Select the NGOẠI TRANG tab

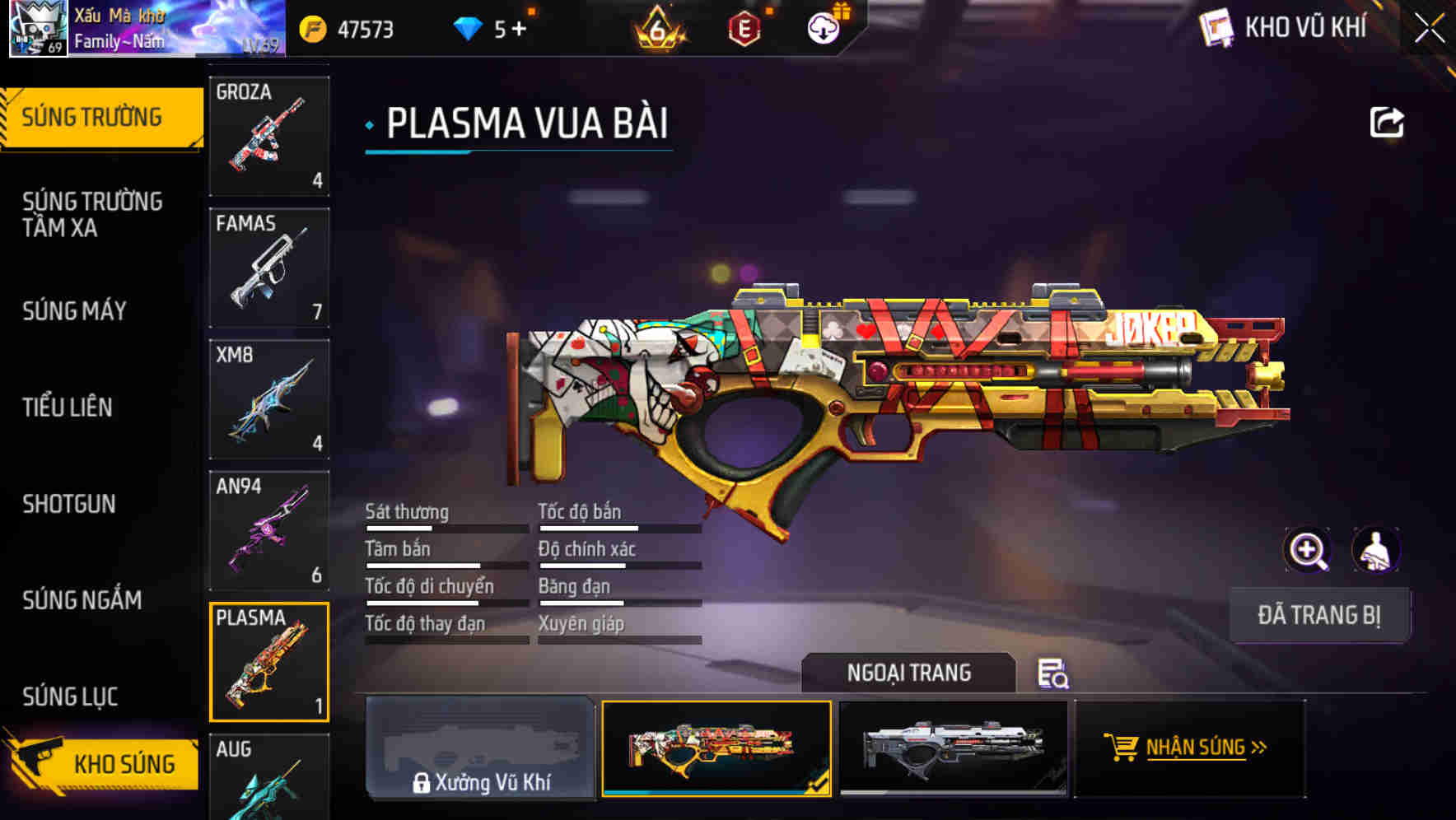click(x=910, y=673)
